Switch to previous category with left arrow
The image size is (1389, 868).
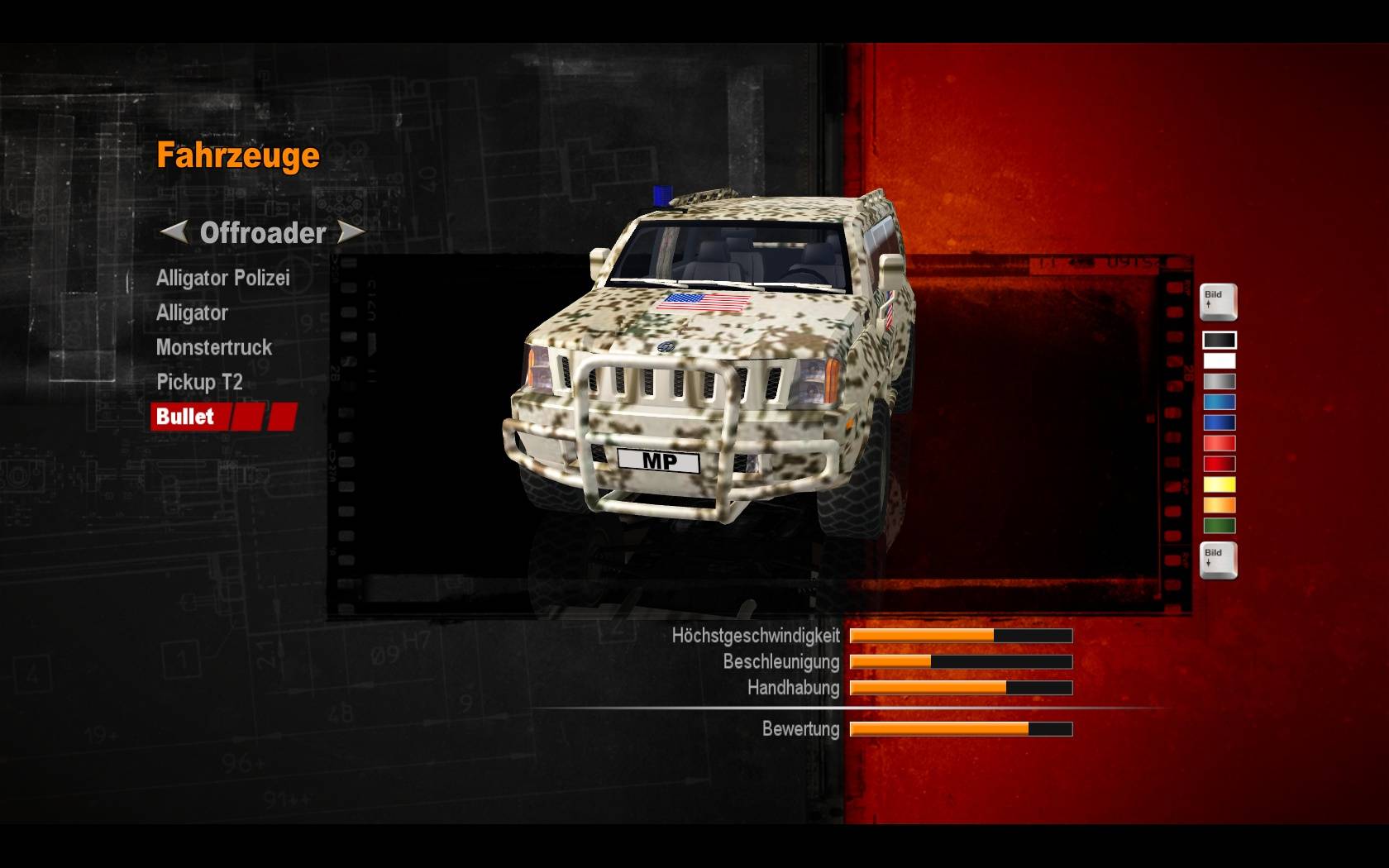(174, 232)
